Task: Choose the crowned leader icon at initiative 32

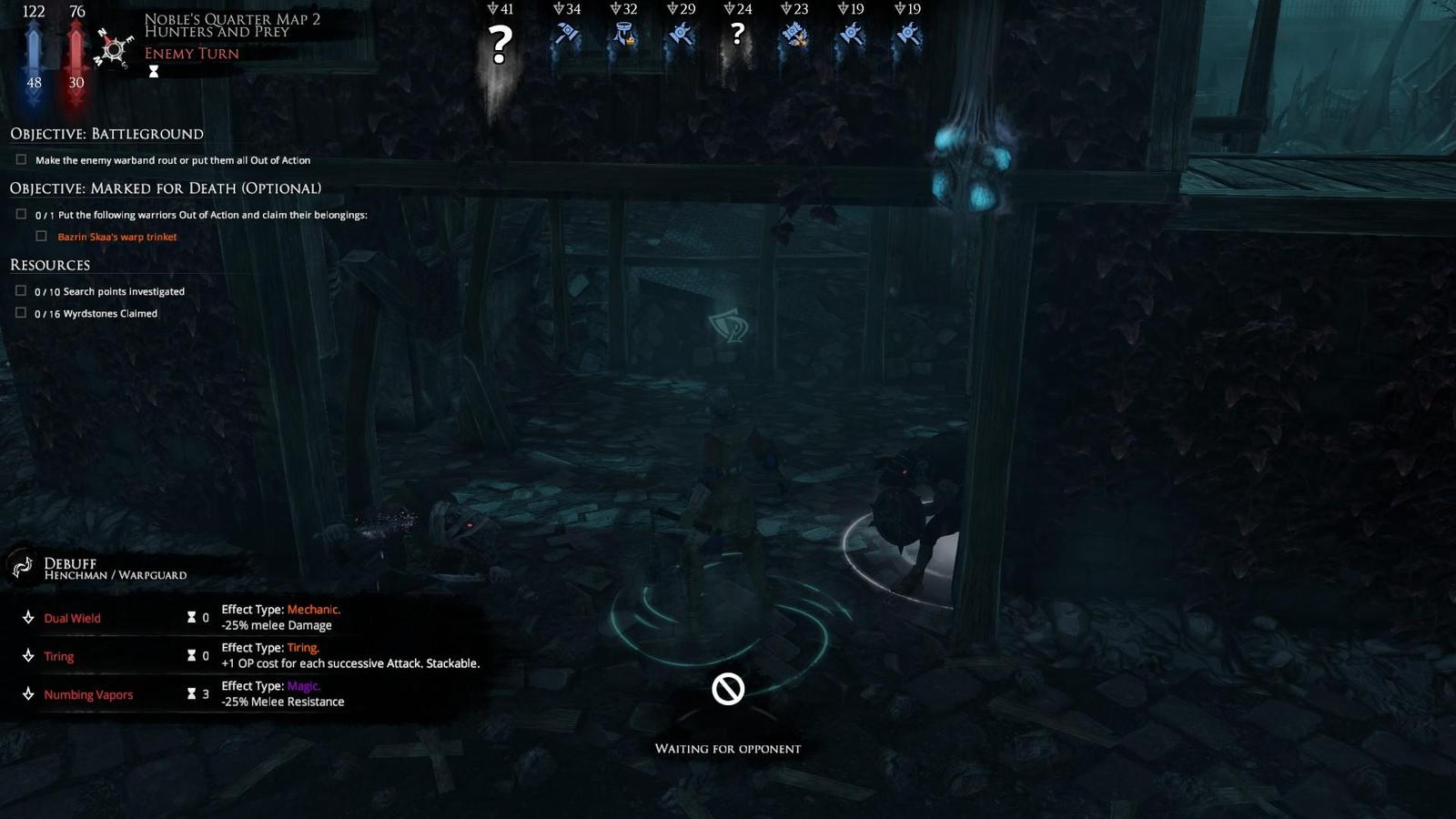Action: 623,36
